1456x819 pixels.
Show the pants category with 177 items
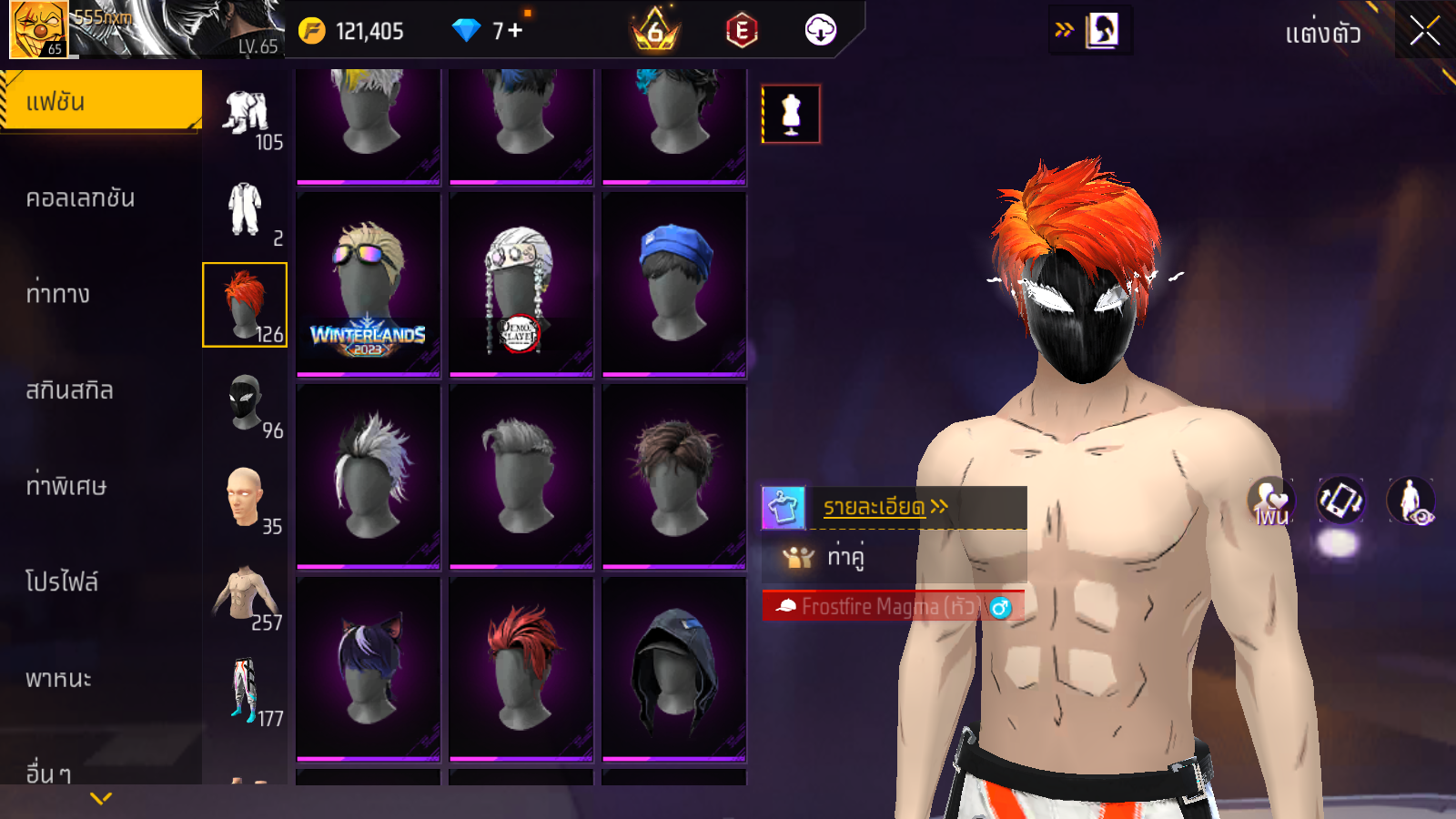[246, 690]
